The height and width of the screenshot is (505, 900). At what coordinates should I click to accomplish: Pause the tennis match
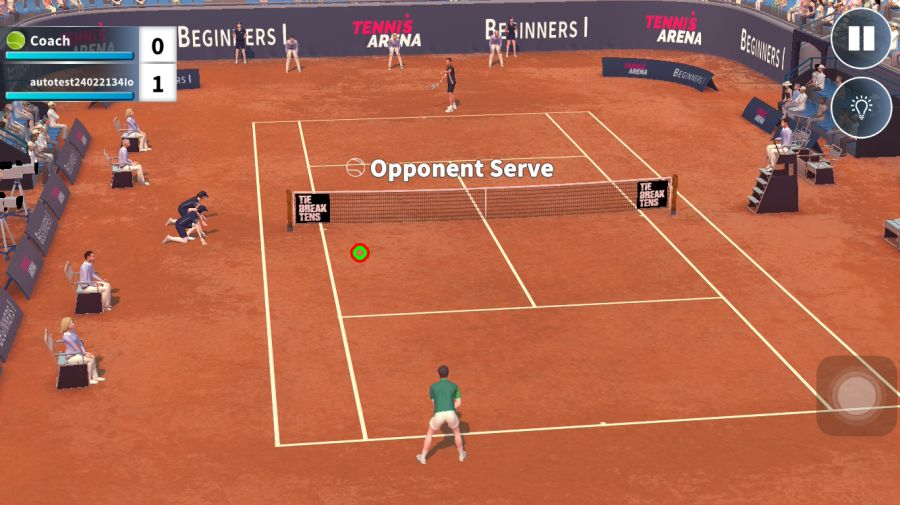coord(861,39)
